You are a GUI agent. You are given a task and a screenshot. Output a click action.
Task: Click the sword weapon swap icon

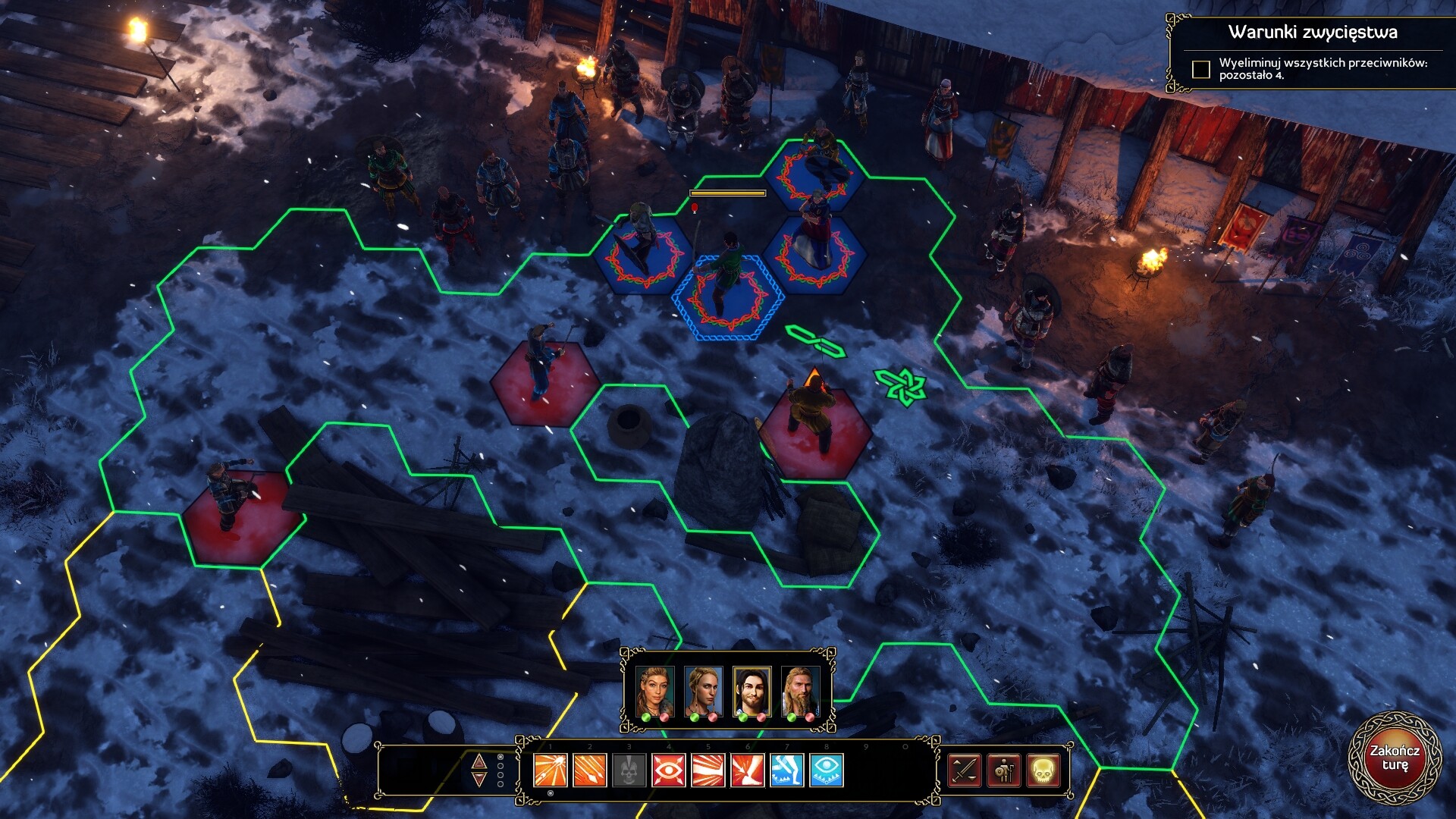pos(965,771)
